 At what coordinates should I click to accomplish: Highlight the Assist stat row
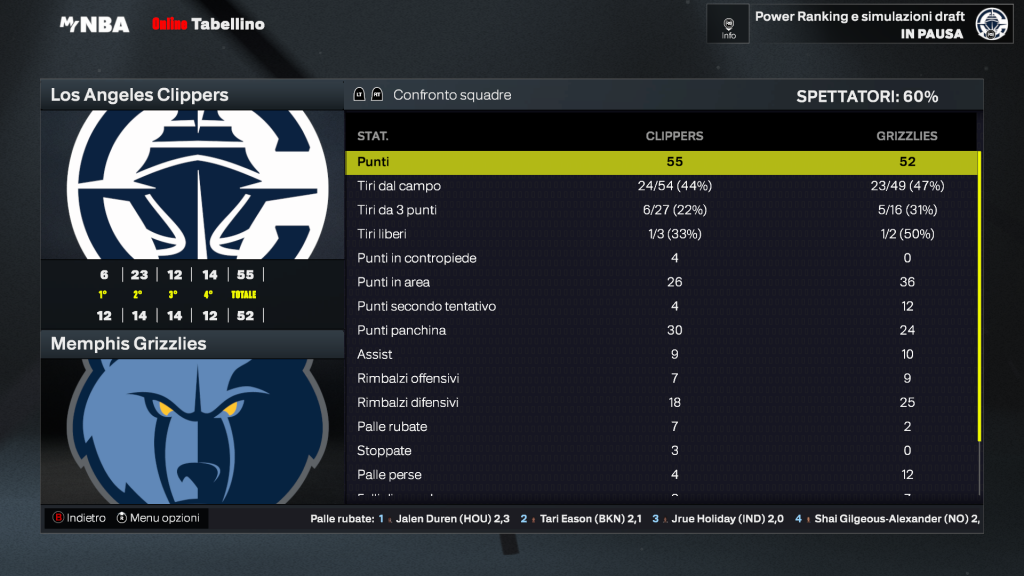[660, 354]
